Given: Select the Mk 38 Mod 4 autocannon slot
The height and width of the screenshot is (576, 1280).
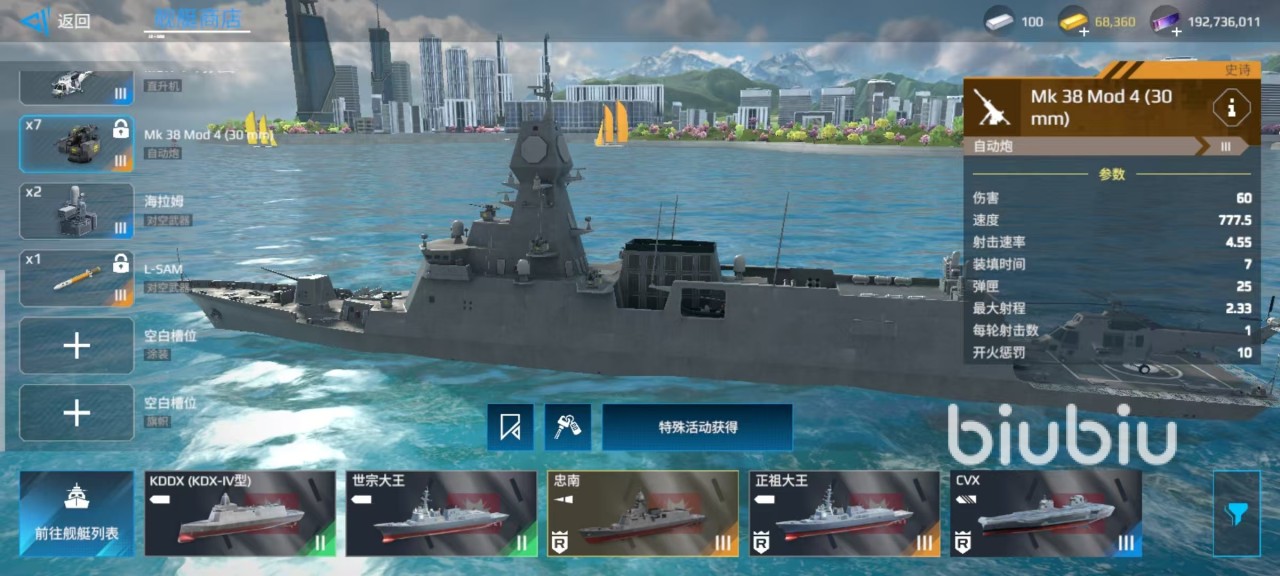Looking at the screenshot, I should pyautogui.click(x=77, y=144).
